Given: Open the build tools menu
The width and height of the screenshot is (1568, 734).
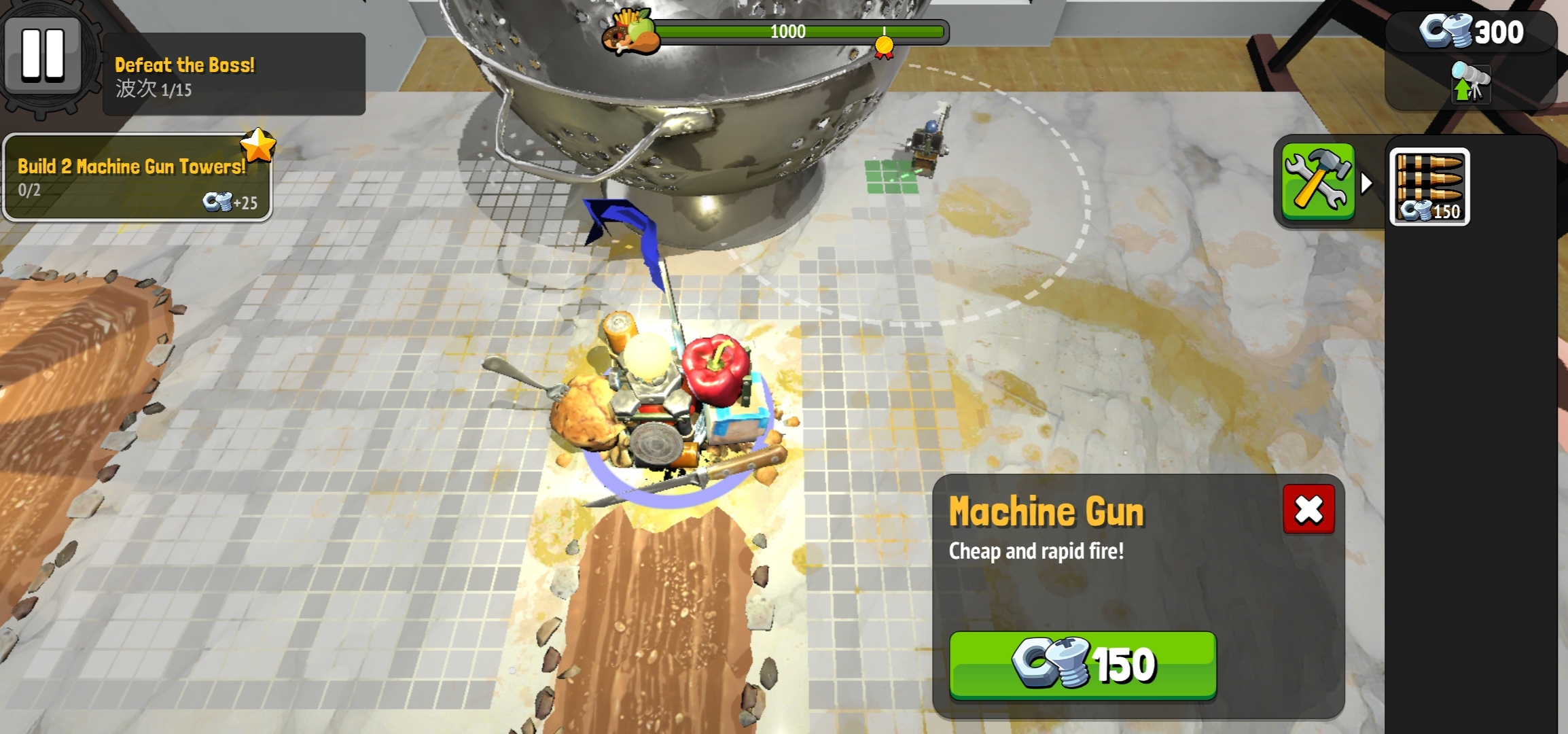Looking at the screenshot, I should [1317, 182].
